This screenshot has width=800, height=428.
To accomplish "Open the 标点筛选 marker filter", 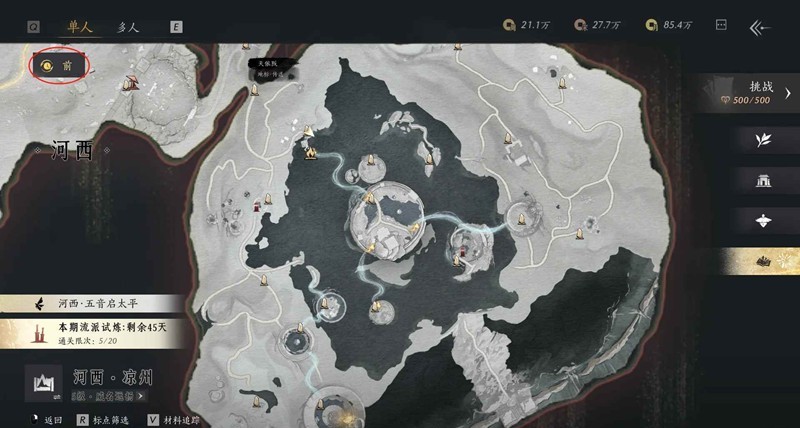I will tap(112, 421).
